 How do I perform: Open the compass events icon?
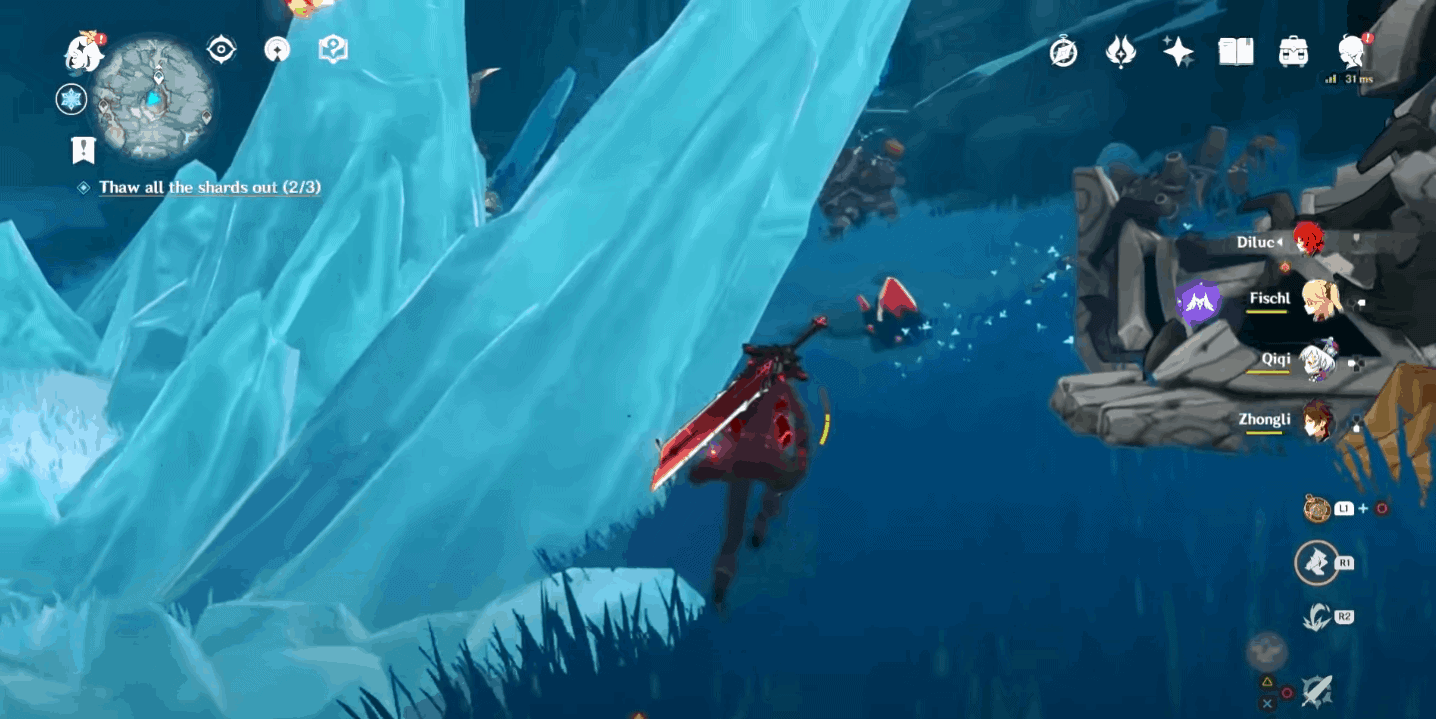coord(1063,52)
